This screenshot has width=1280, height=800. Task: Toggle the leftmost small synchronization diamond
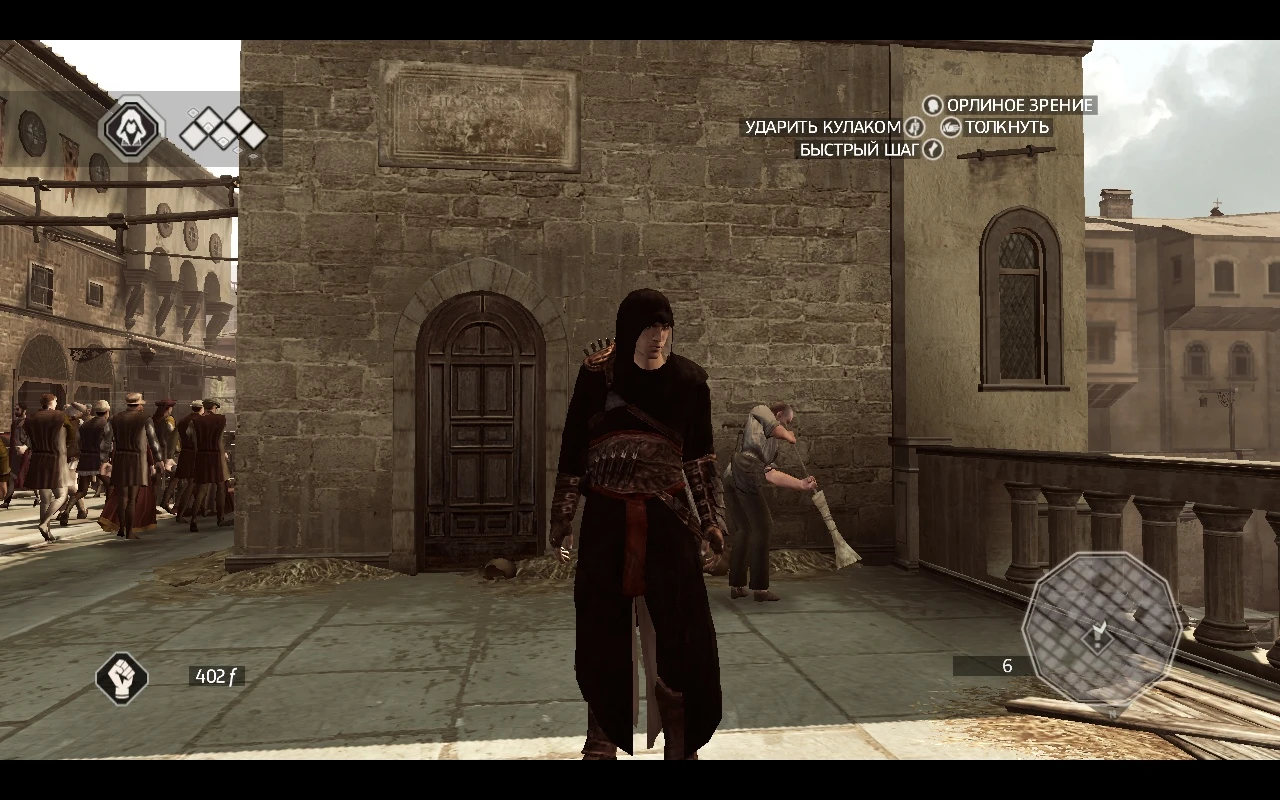coord(193,113)
